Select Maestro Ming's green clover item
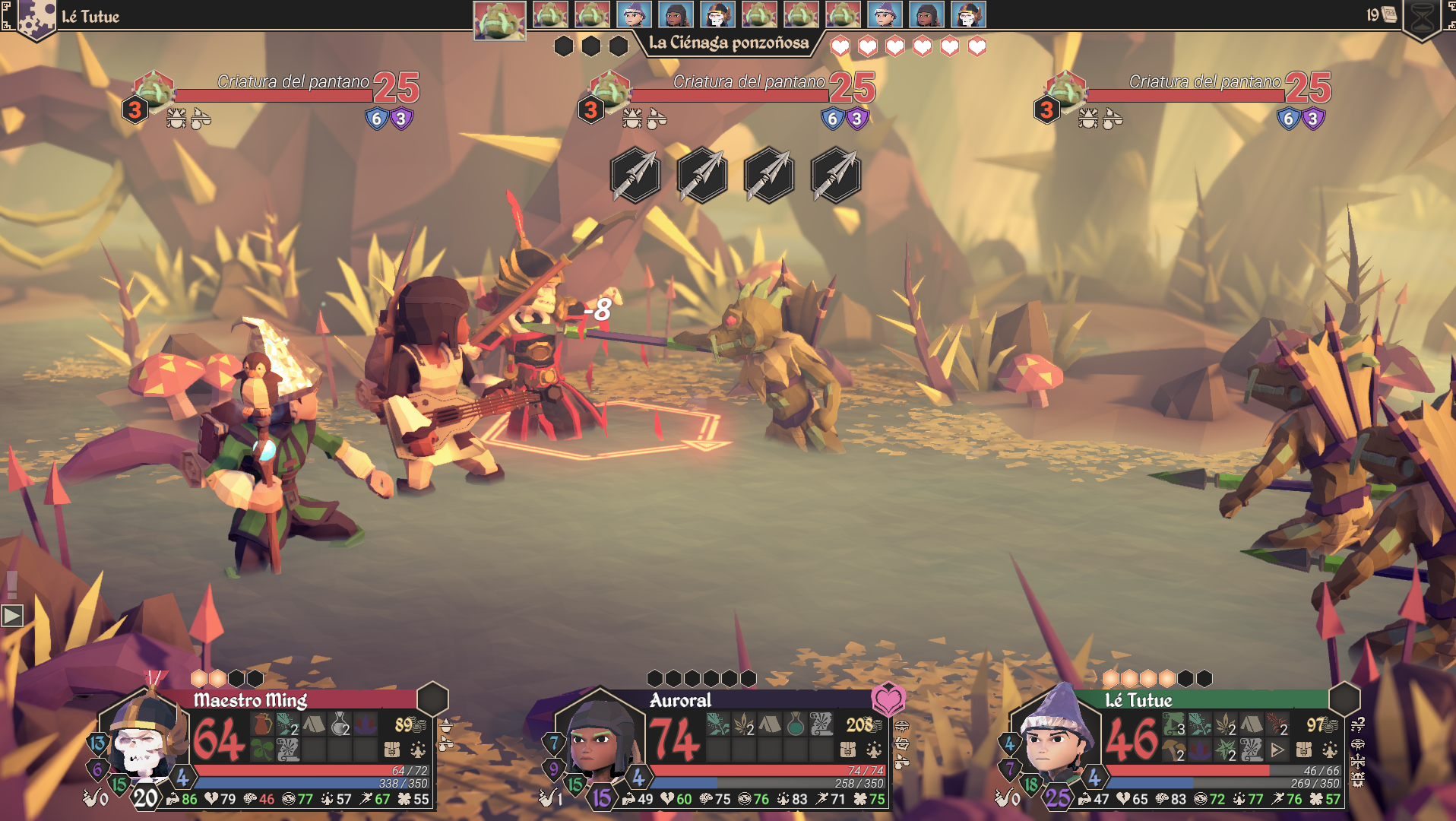 pyautogui.click(x=262, y=750)
